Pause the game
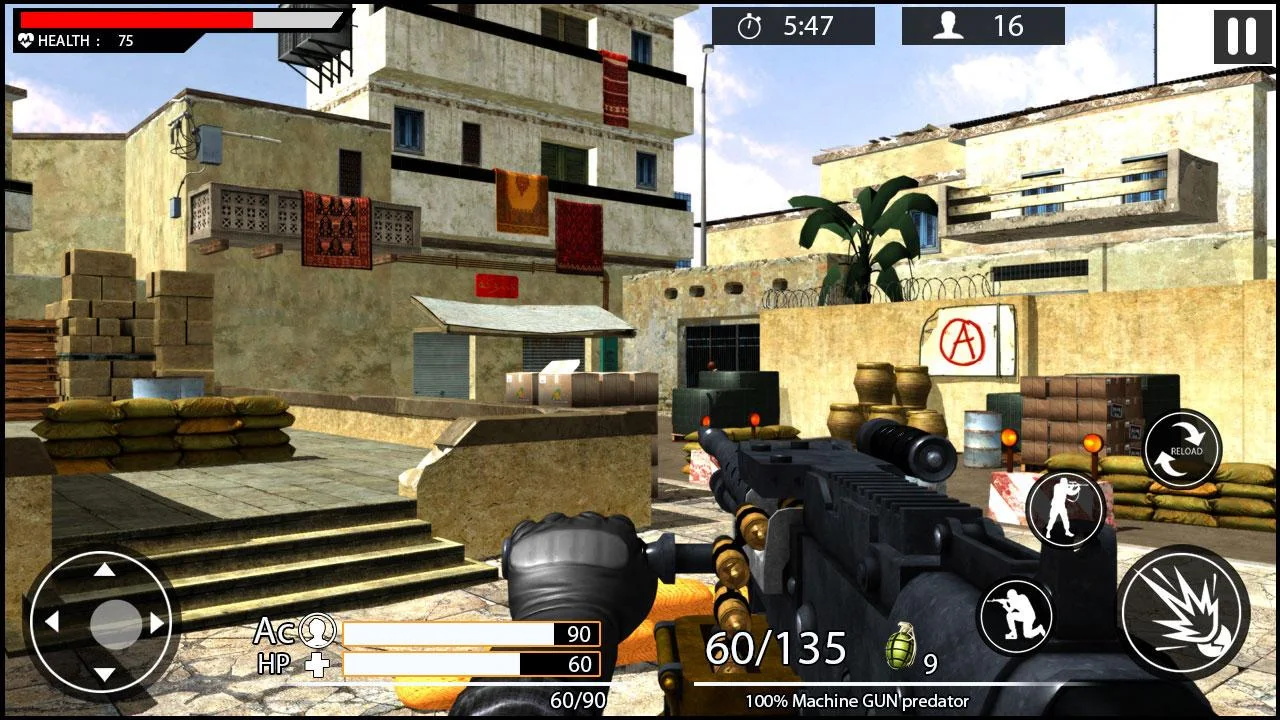The width and height of the screenshot is (1280, 720). 1242,39
